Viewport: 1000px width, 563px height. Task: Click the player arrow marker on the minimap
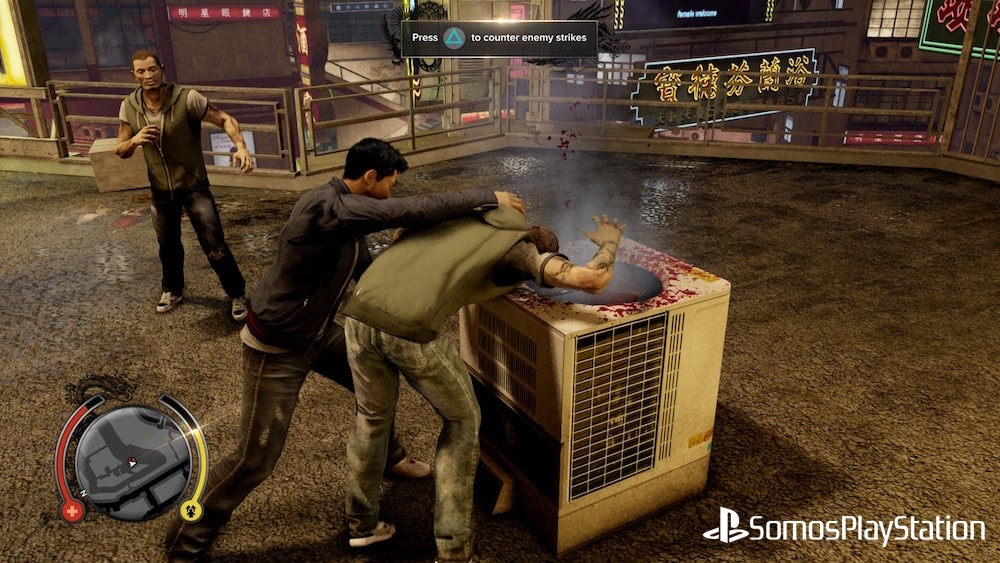(131, 462)
